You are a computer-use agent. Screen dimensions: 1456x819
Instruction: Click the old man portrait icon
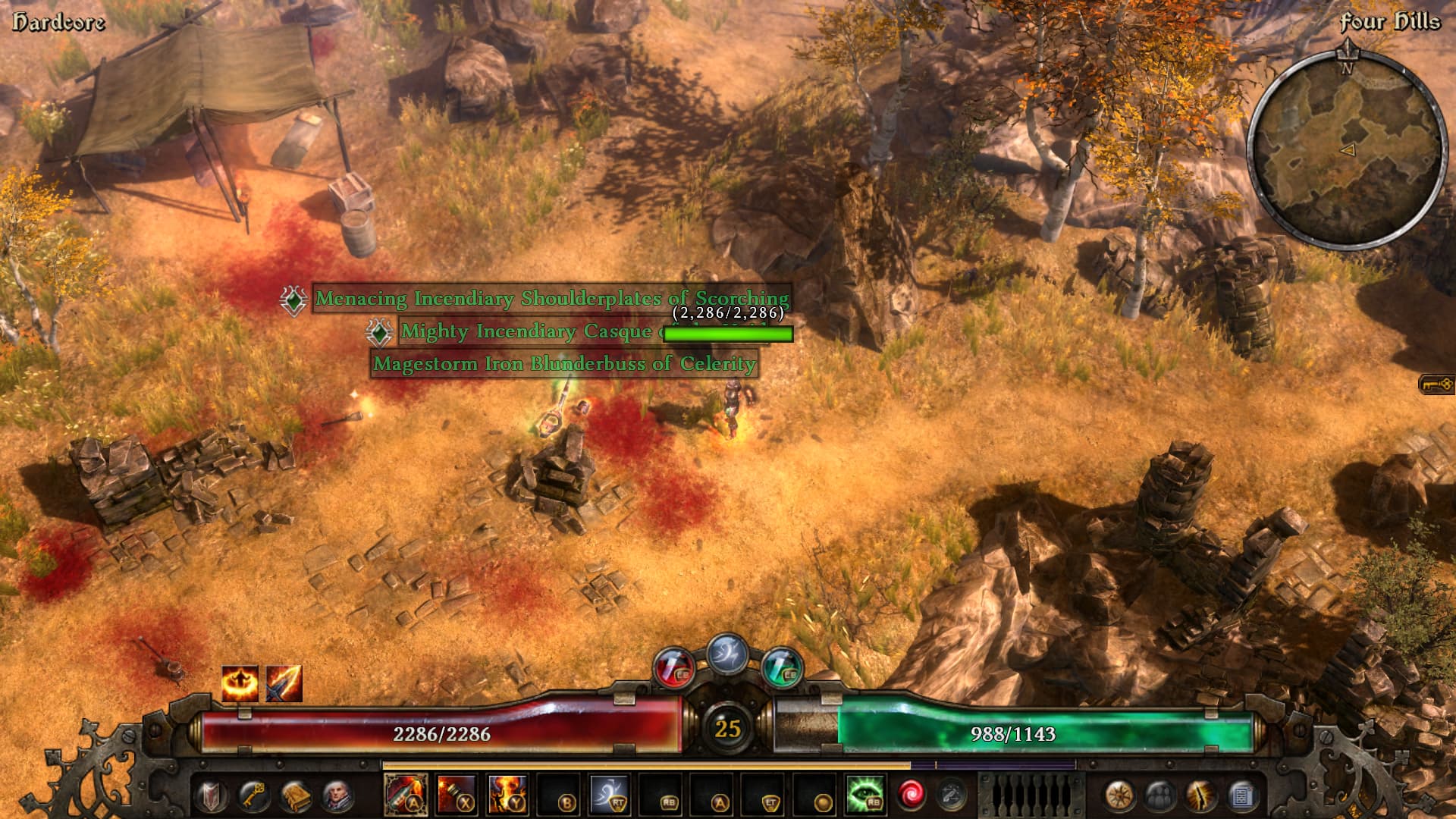point(337,795)
